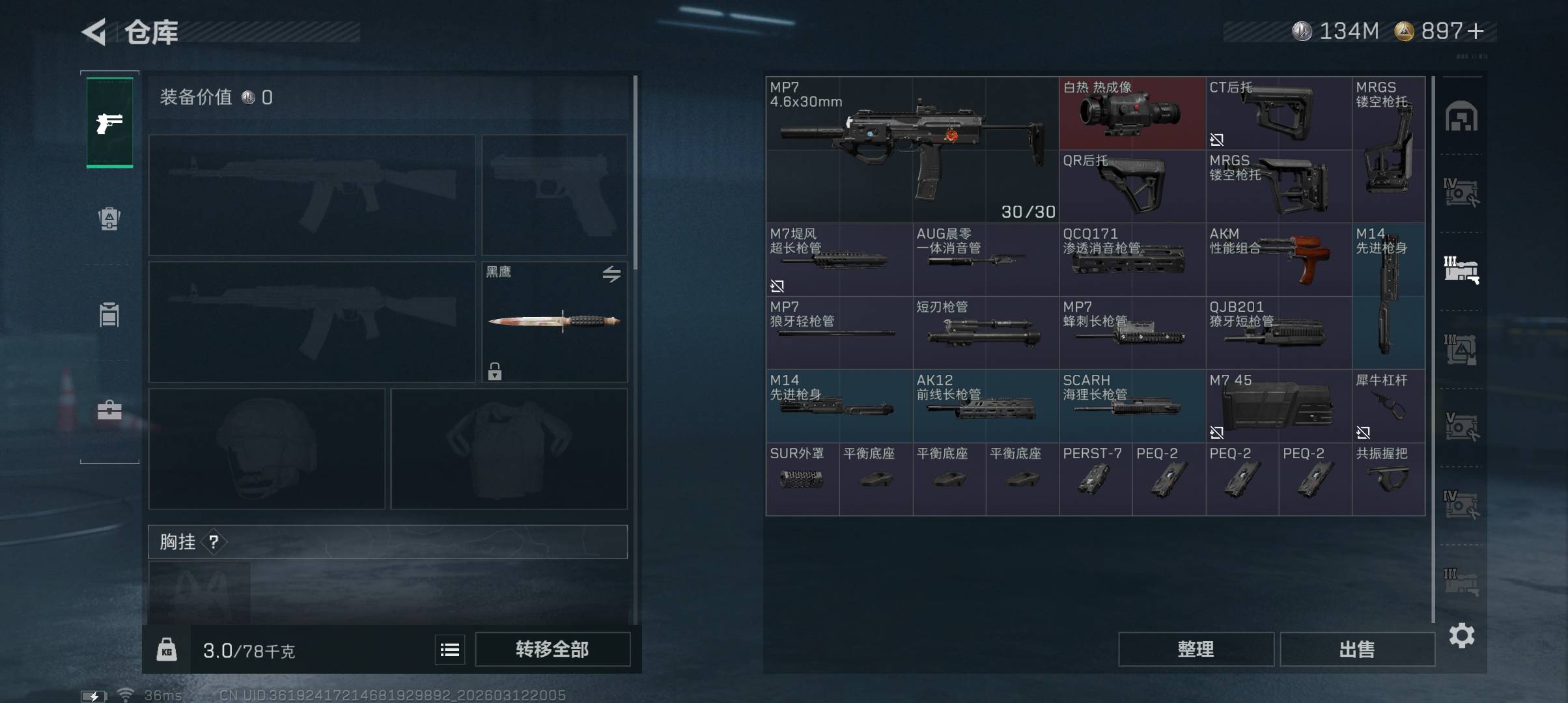This screenshot has width=1568, height=703.
Task: Open the 出售 sell button
Action: [x=1357, y=649]
